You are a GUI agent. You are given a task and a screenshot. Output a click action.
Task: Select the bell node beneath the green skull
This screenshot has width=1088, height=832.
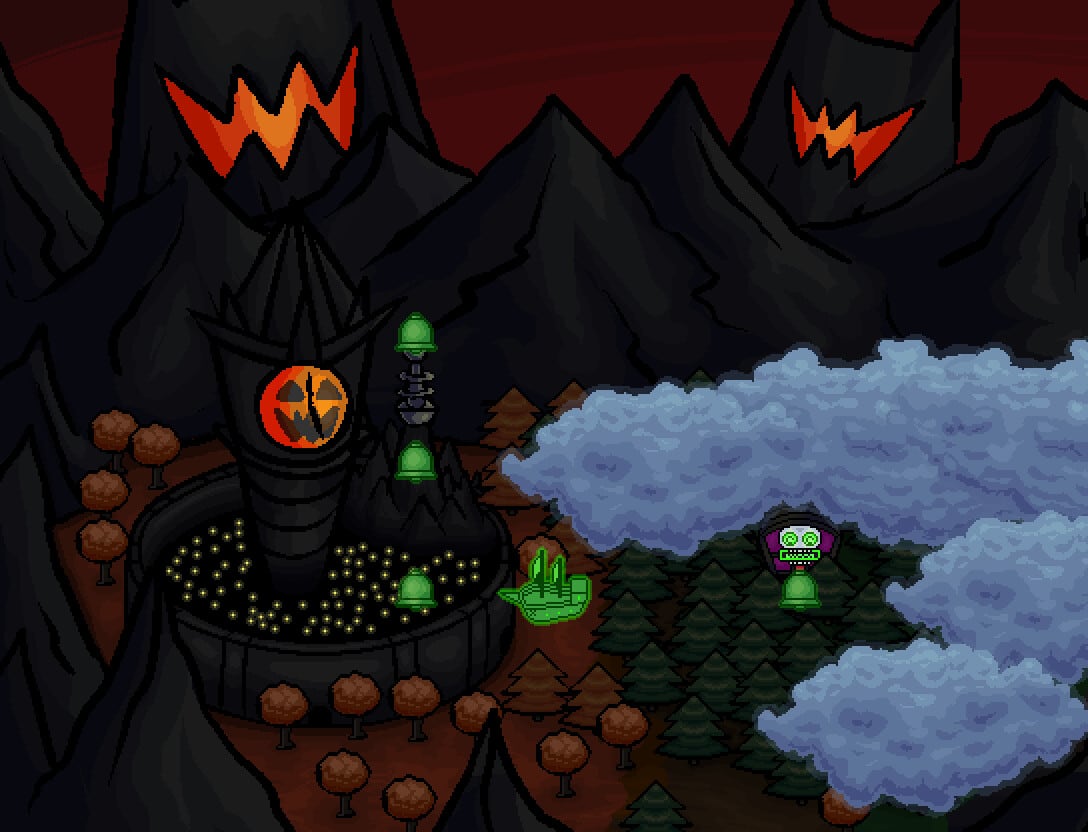point(800,590)
